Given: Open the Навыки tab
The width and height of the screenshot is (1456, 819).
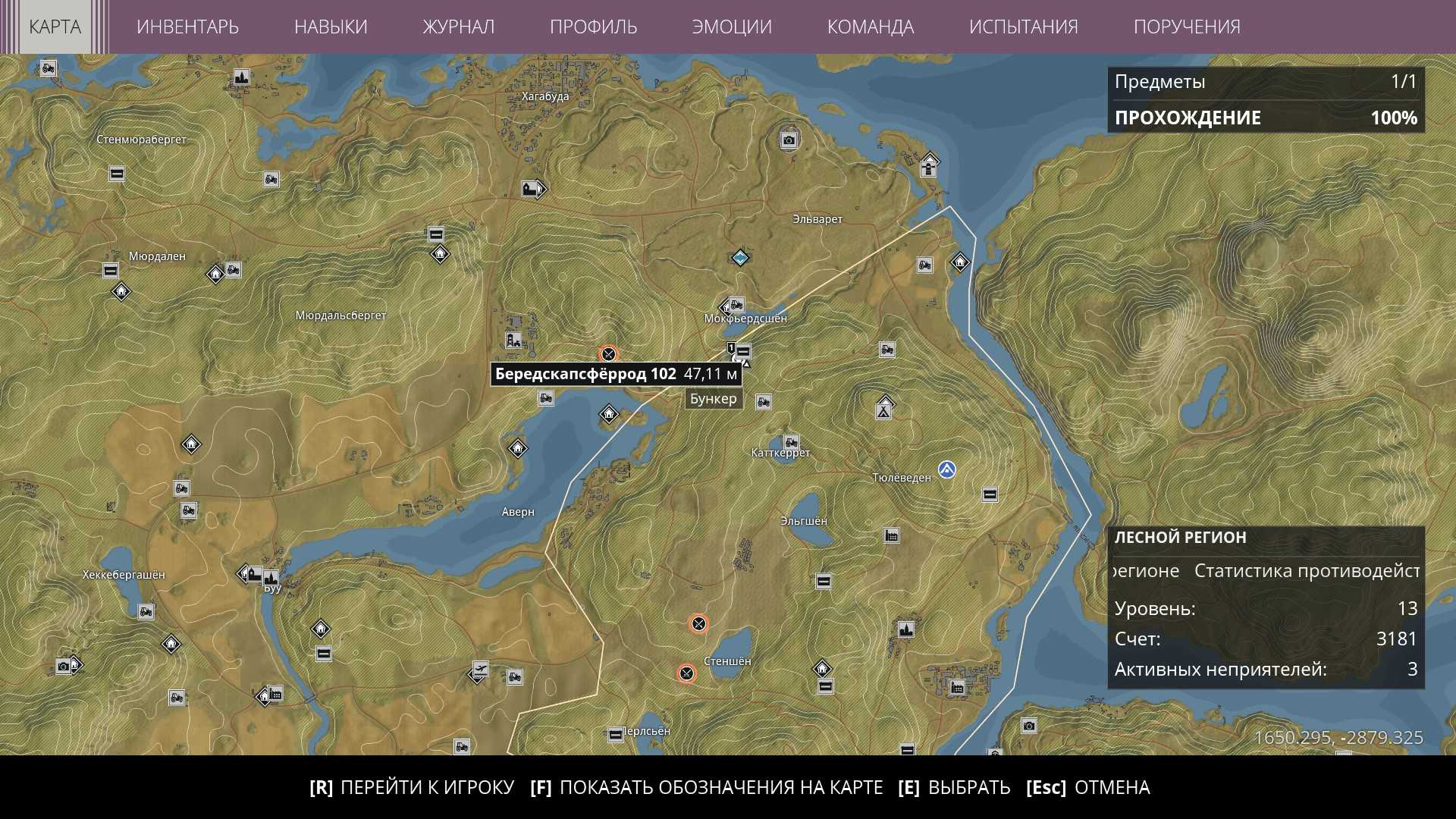Looking at the screenshot, I should point(331,27).
